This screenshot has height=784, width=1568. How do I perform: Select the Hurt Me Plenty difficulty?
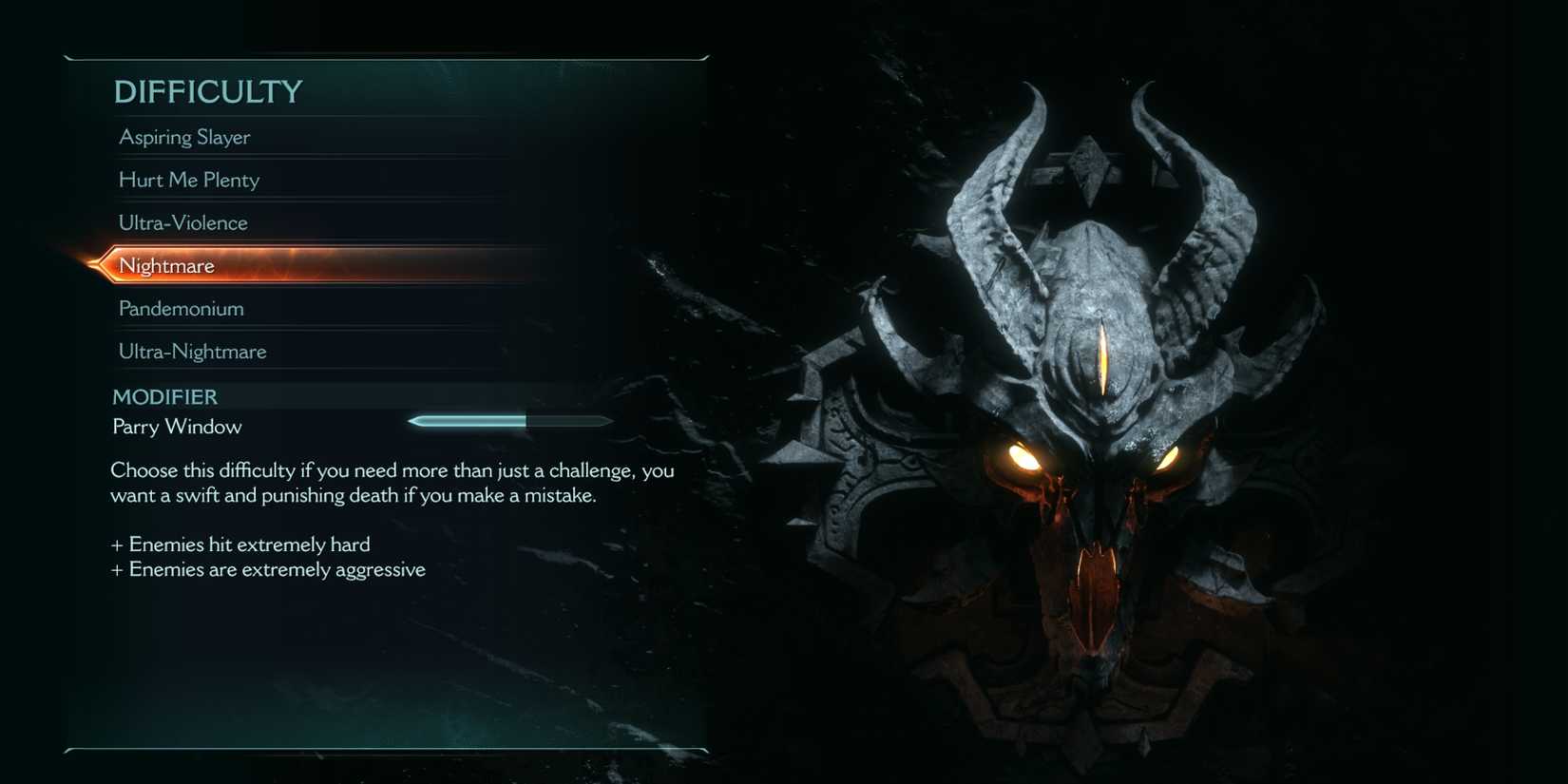[188, 180]
